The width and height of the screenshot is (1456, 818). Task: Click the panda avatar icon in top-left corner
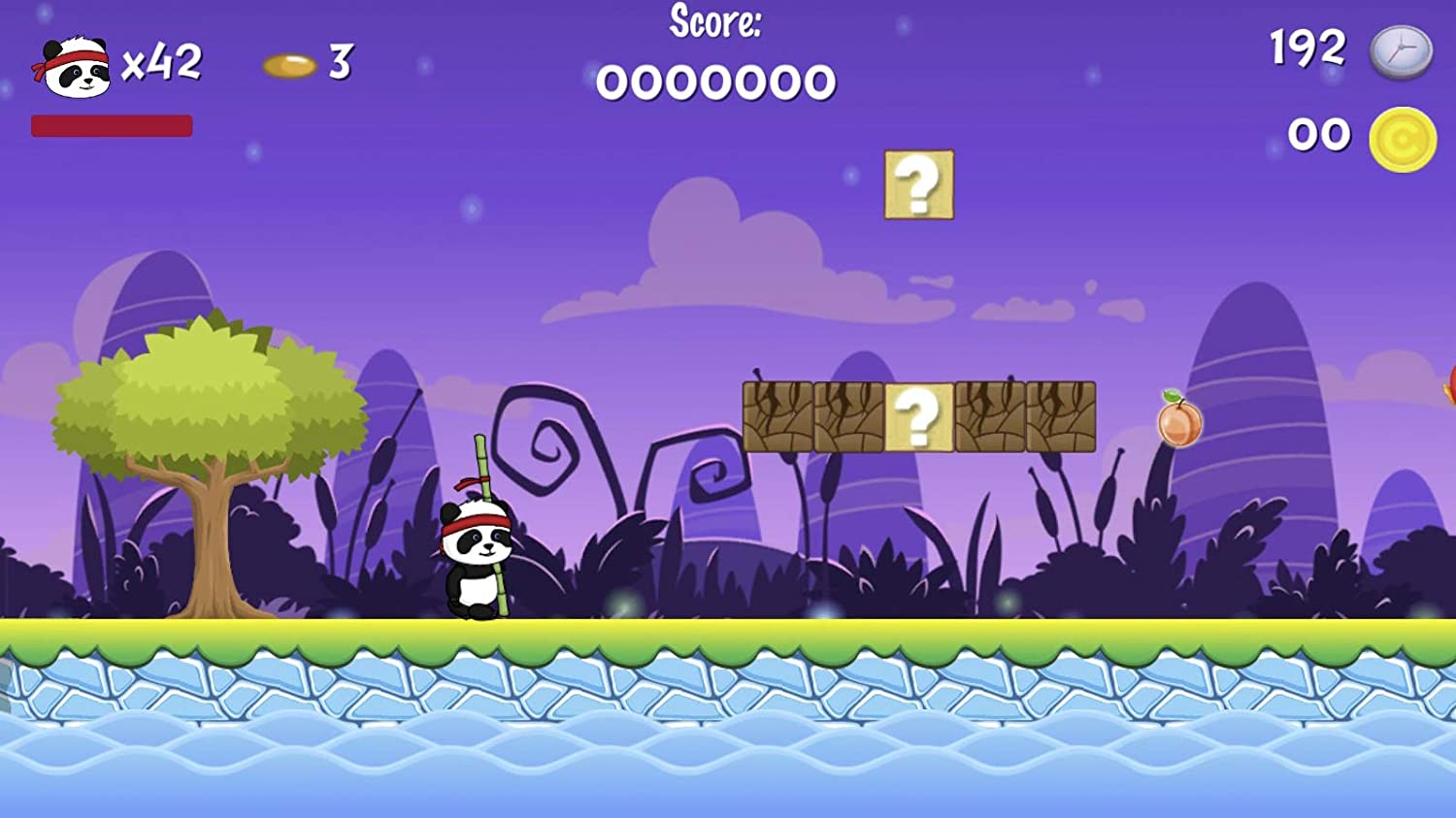tap(73, 66)
